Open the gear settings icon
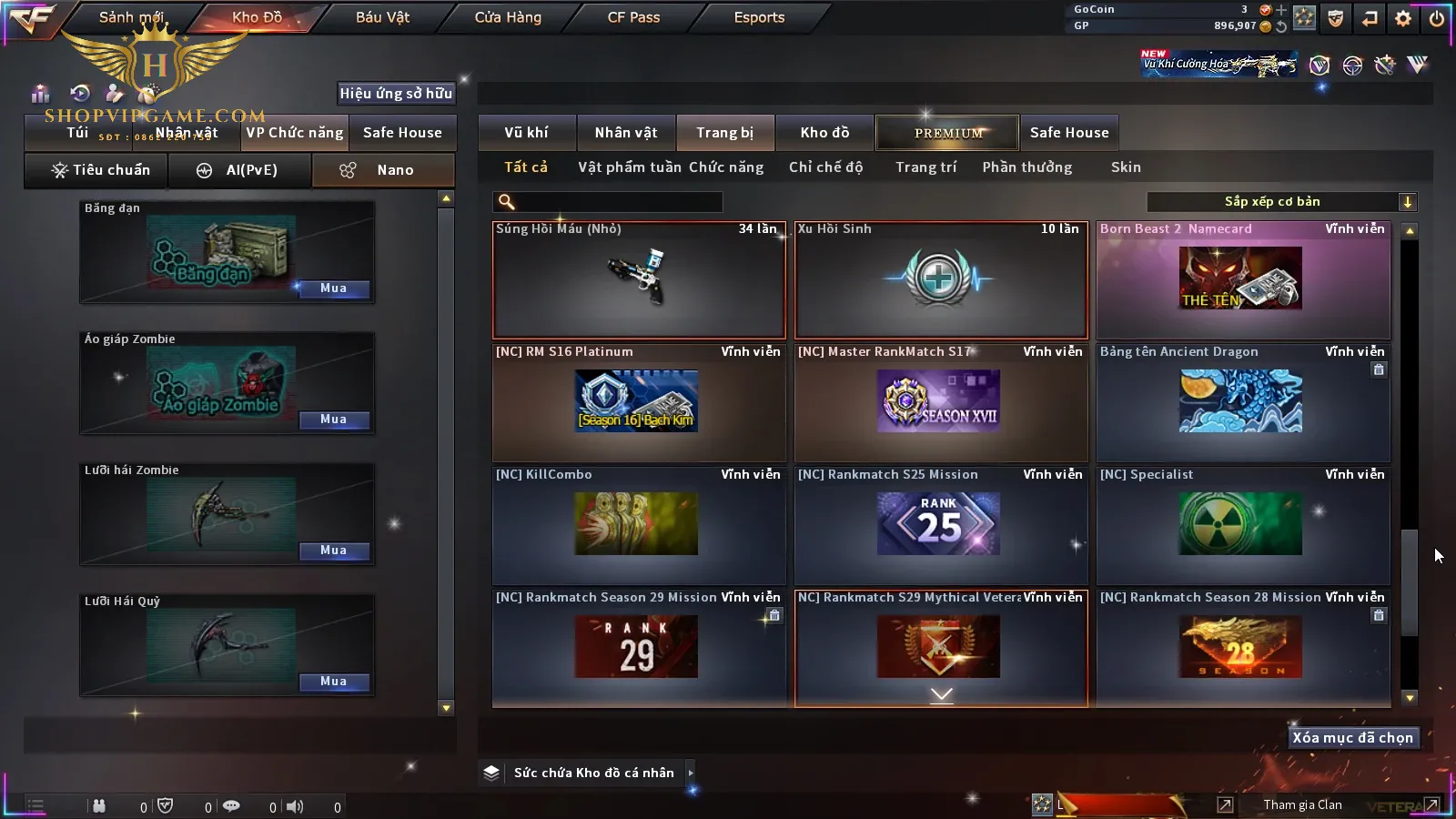Screen dimensions: 1456x819 coord(1403,18)
